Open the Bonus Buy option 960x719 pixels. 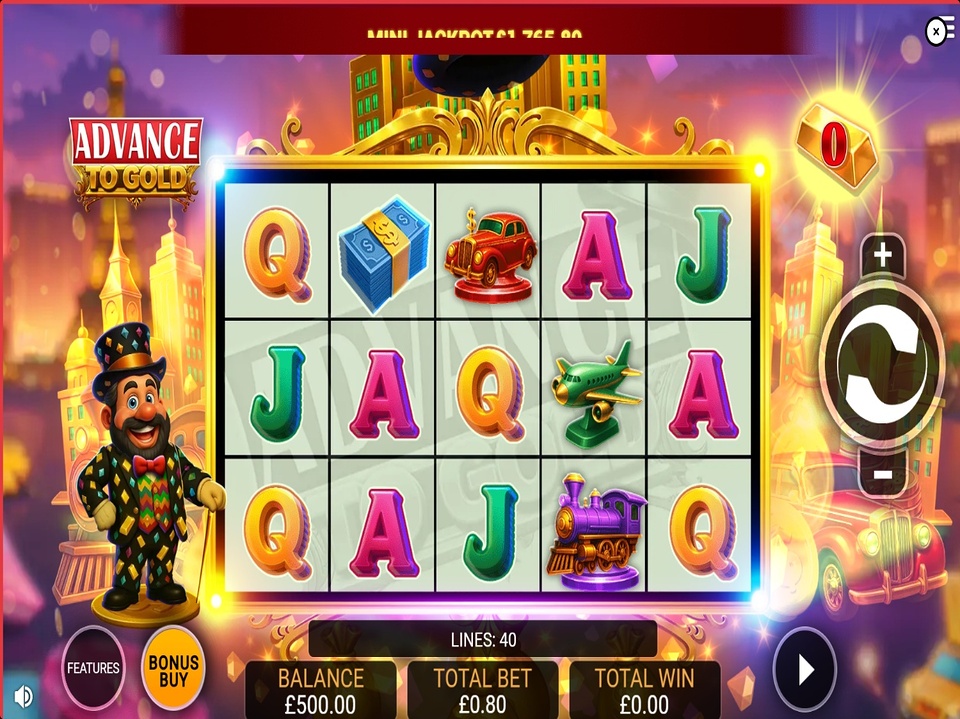[173, 669]
